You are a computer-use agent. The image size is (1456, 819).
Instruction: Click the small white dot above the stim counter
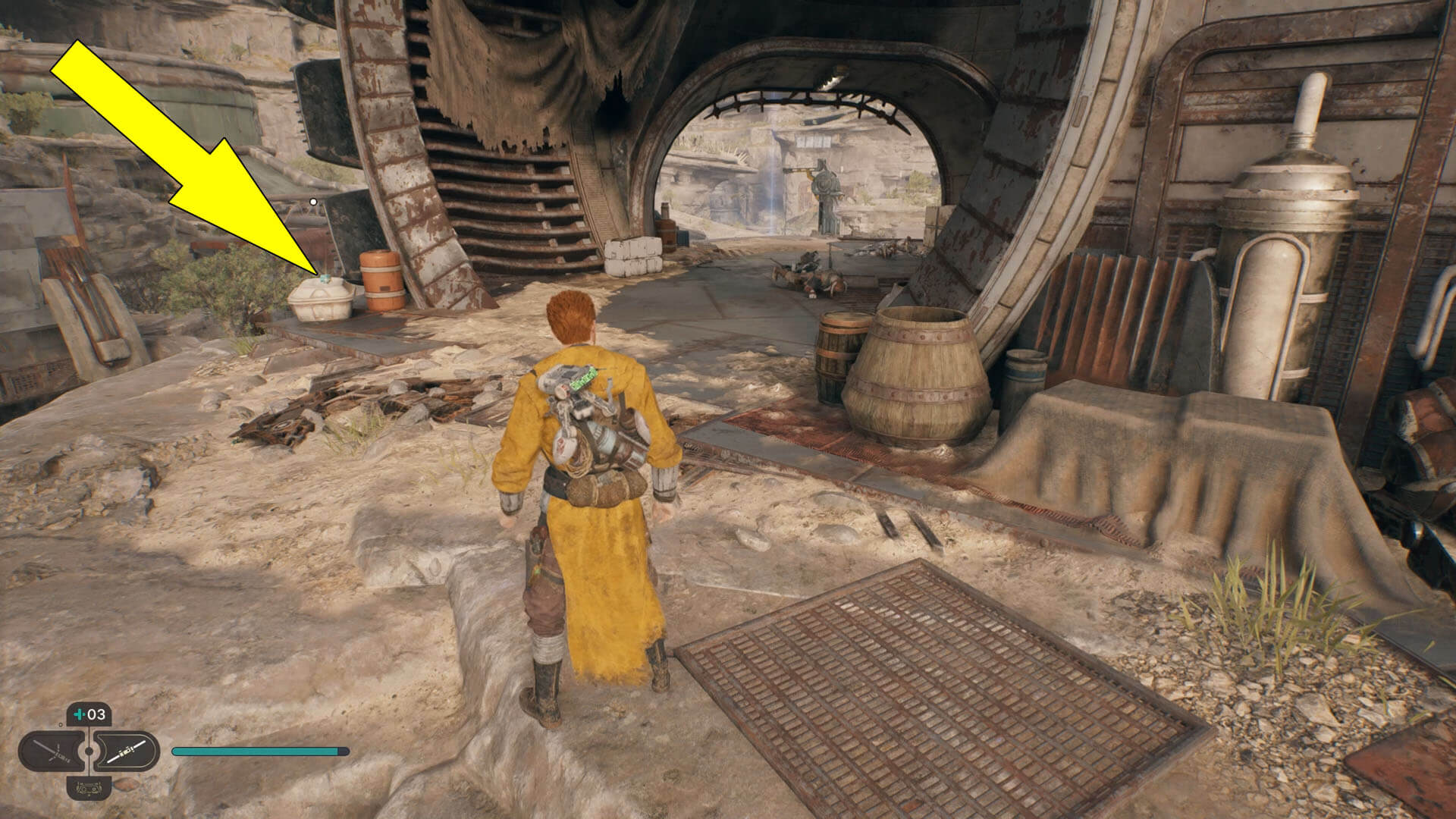pos(61,725)
